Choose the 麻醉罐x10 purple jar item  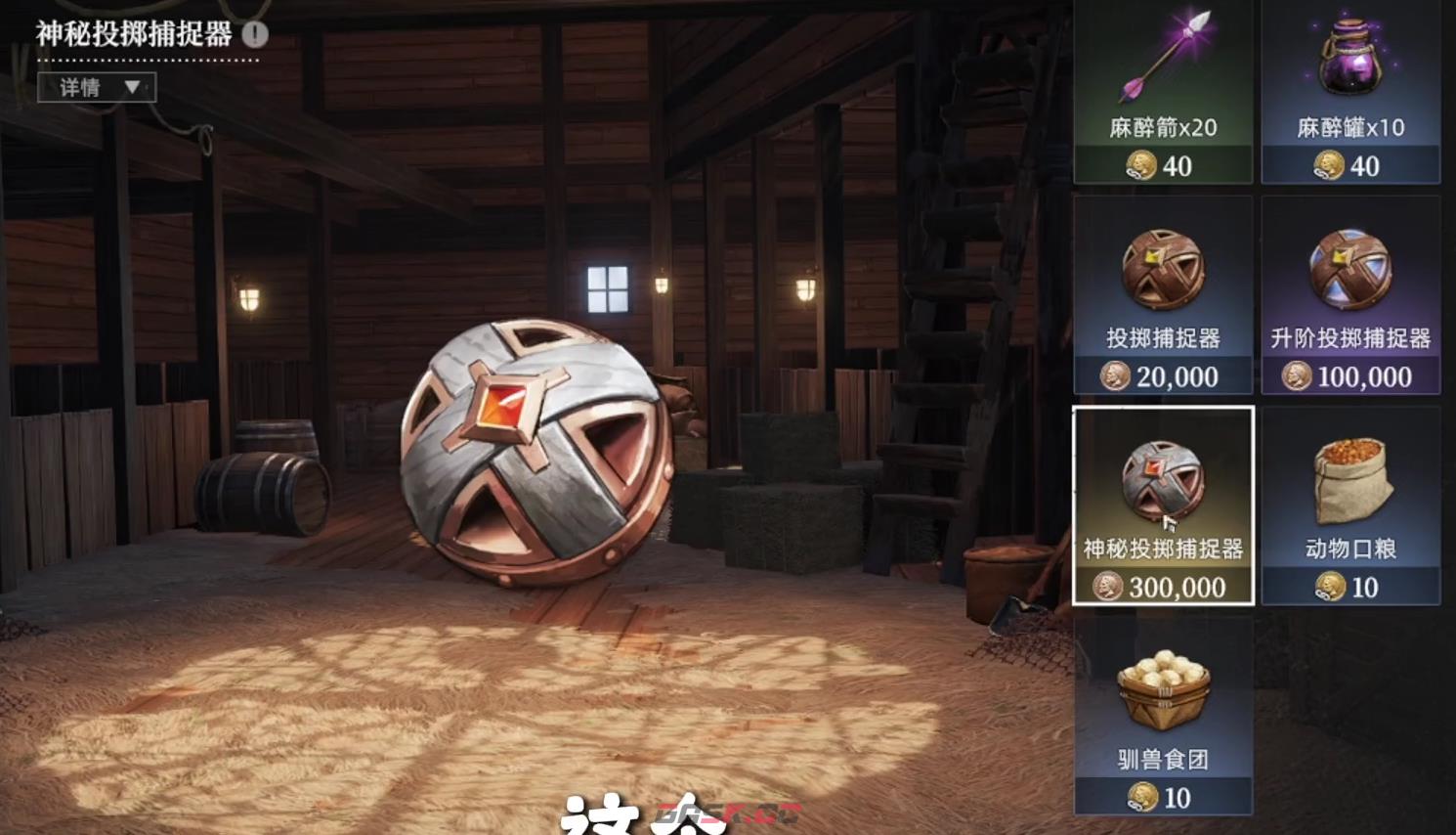click(x=1350, y=91)
